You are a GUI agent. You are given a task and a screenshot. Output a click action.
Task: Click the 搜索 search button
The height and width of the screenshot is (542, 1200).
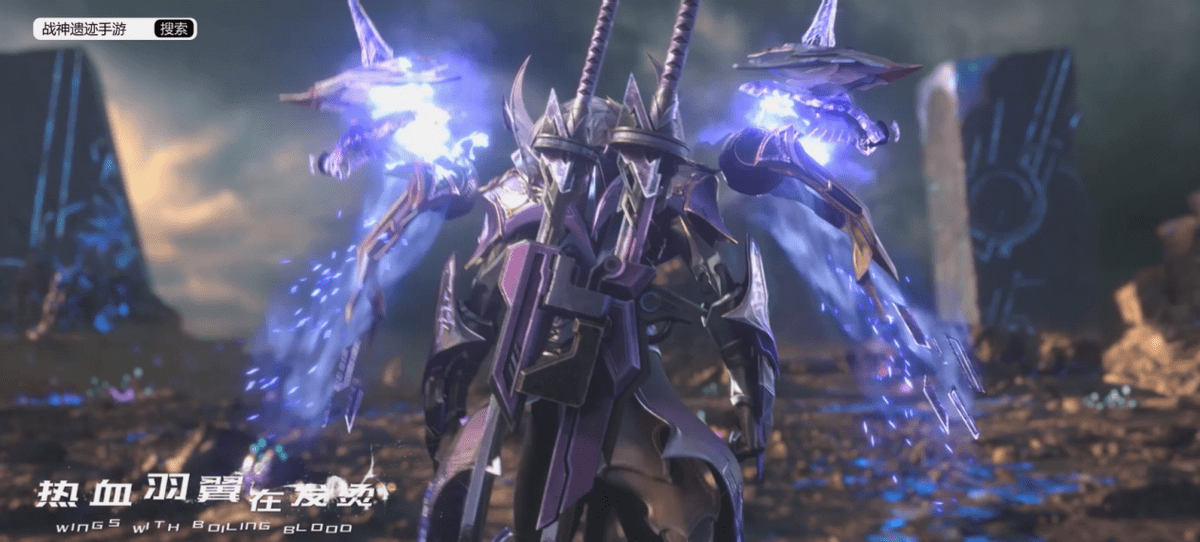[173, 29]
